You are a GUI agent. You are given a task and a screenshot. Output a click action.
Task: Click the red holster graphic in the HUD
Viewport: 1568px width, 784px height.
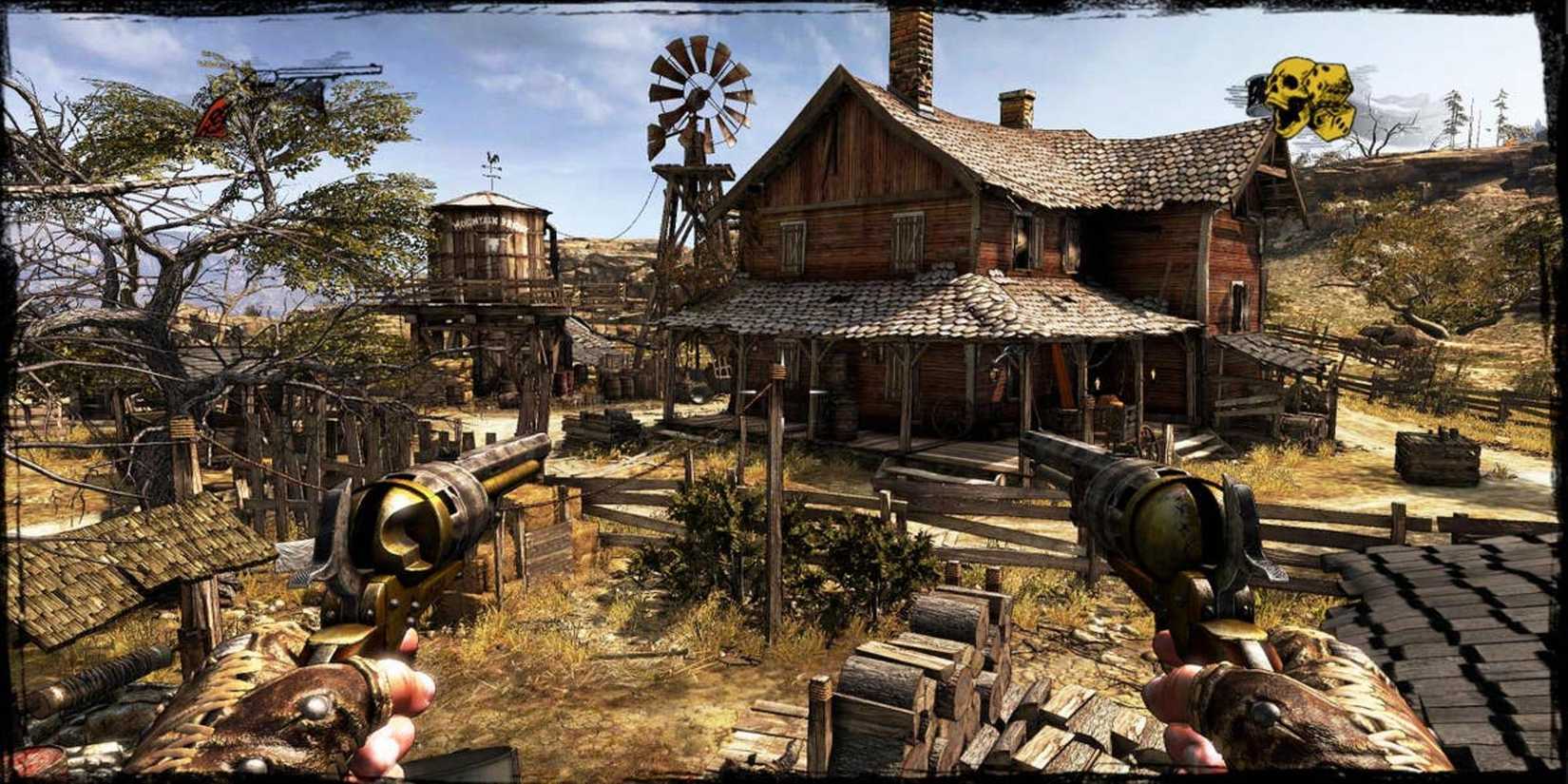tap(211, 116)
